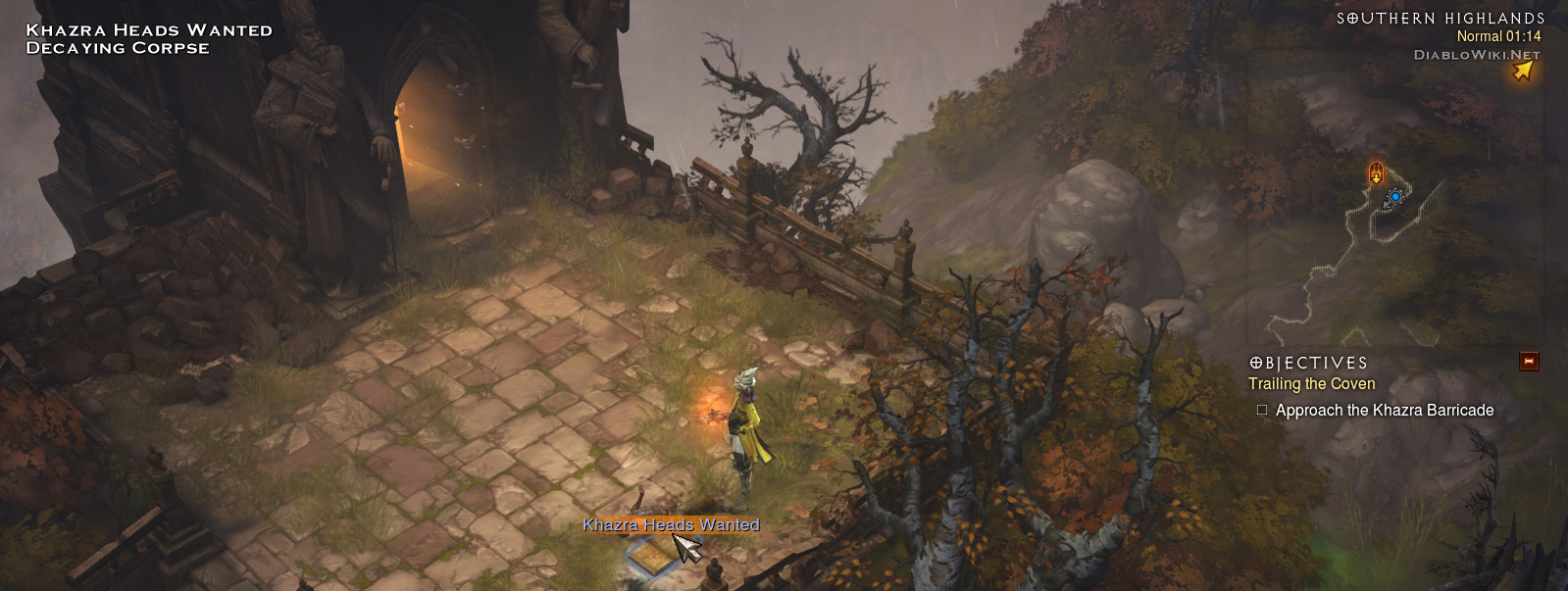Collapse the Objectives tracker with the red button
This screenshot has width=1568, height=591.
click(1528, 362)
